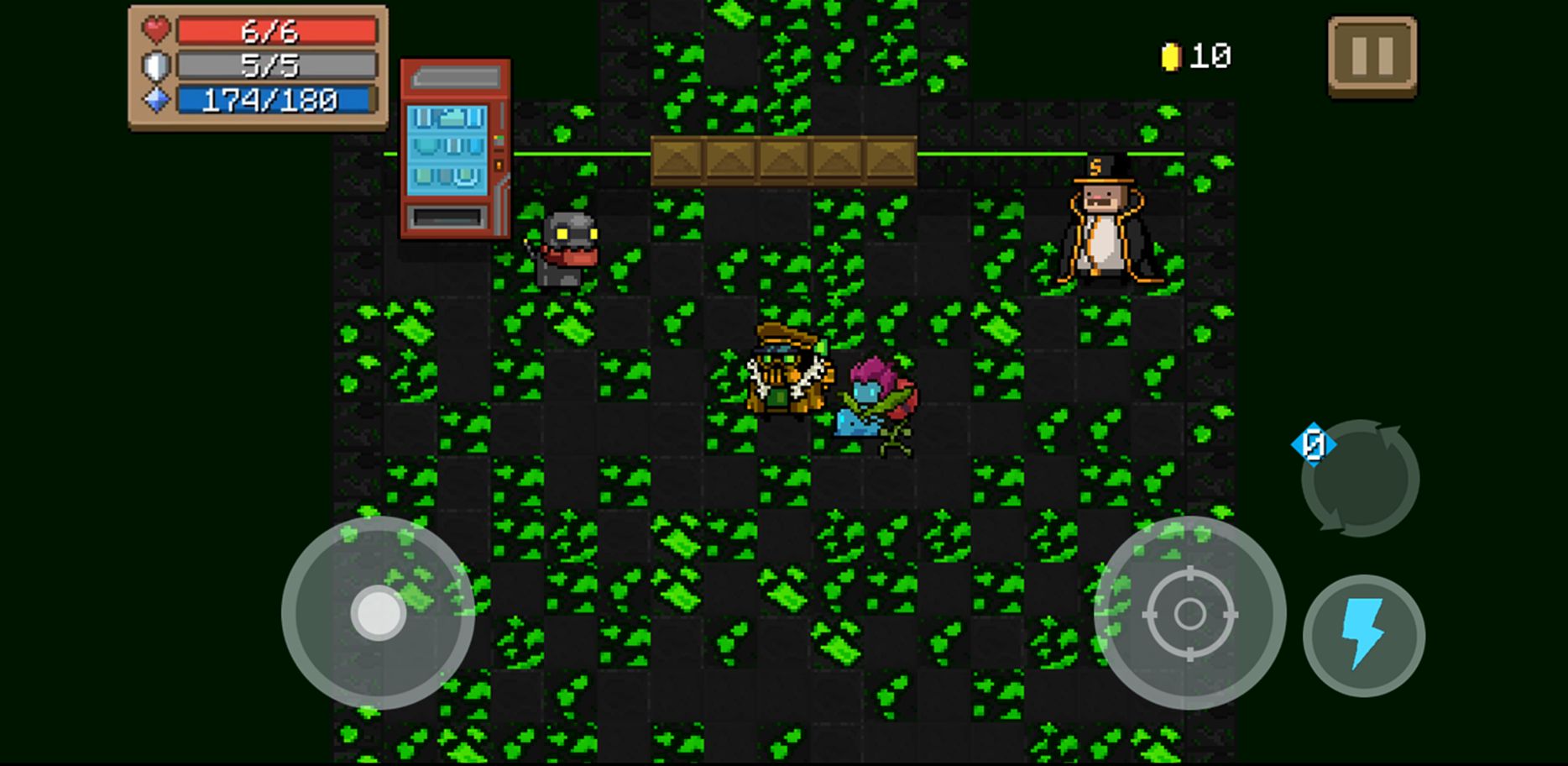The image size is (1568, 766).
Task: Tap the left movement joystick
Action: point(378,616)
